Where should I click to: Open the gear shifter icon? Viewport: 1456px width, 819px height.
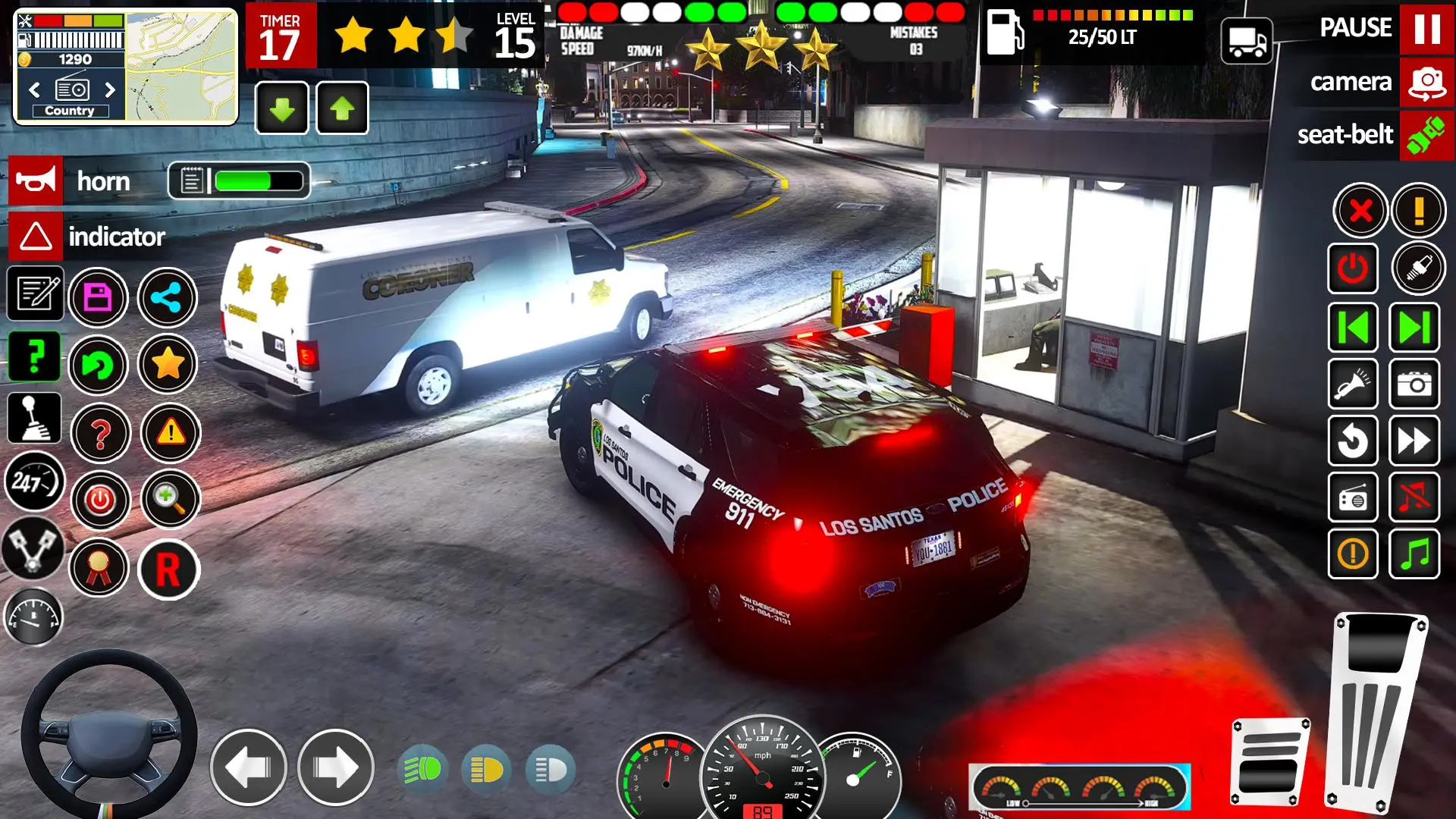34,418
